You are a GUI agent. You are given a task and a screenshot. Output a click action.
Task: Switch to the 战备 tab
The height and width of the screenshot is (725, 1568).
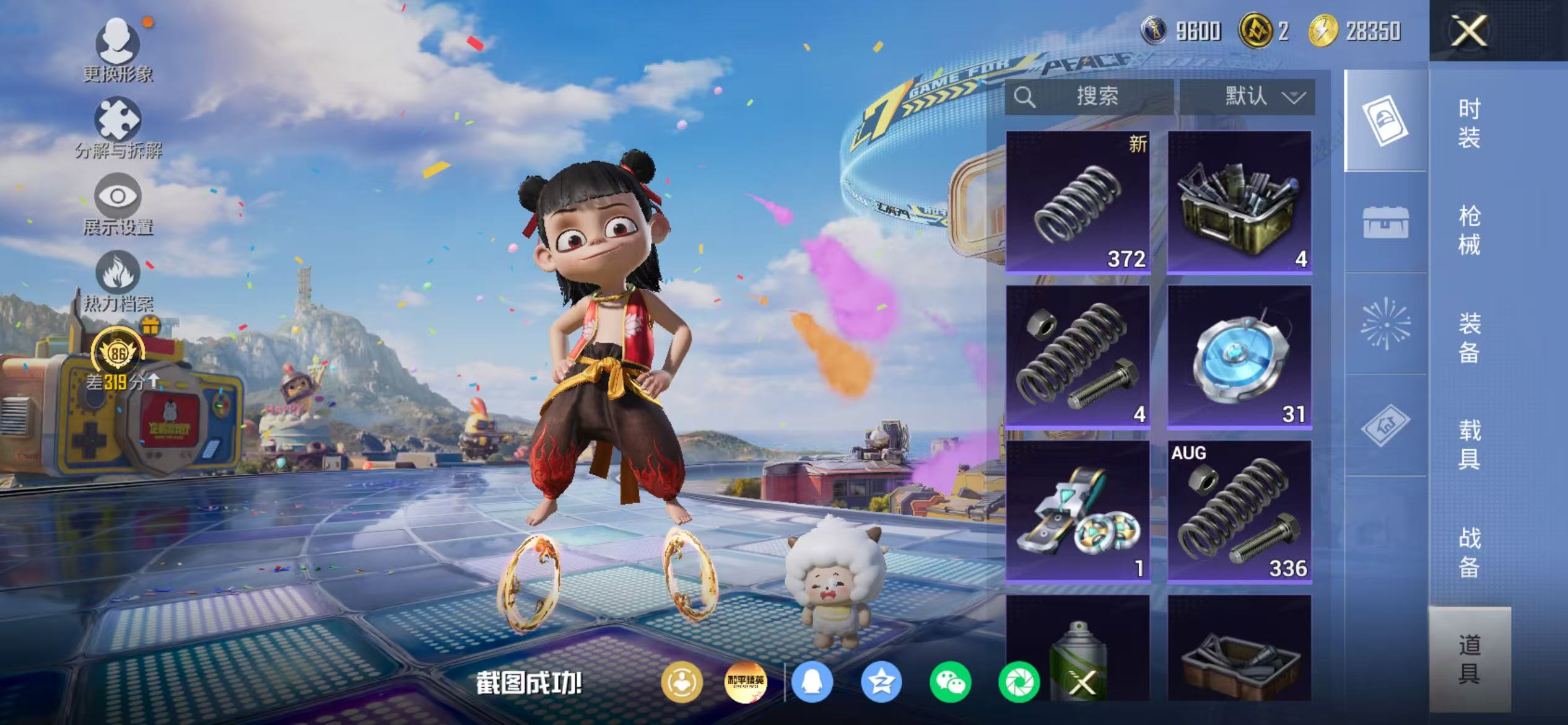pos(1469,552)
